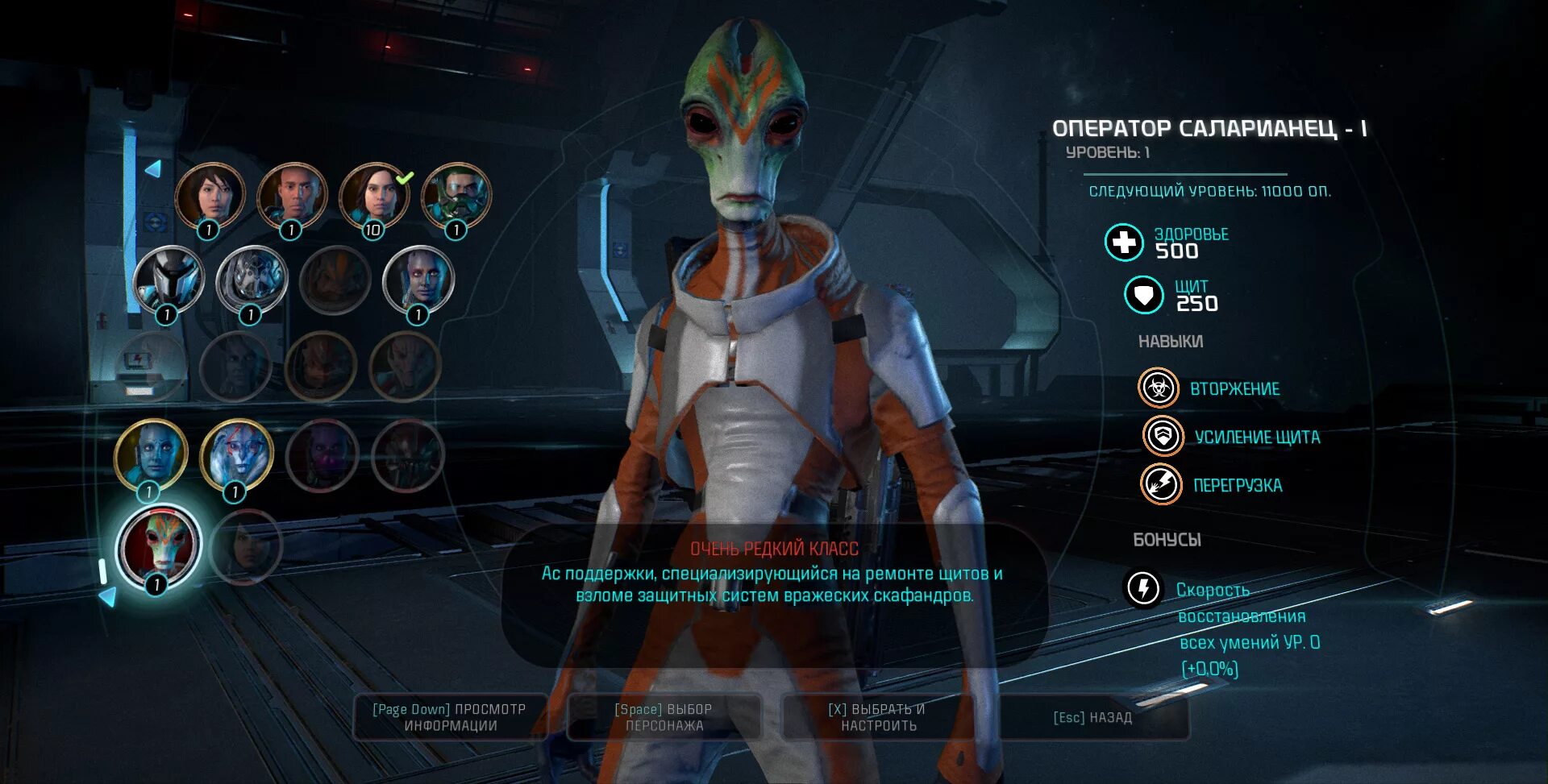The width and height of the screenshot is (1548, 784).
Task: Select the gold-ringed blue asari portrait
Action: (x=151, y=454)
